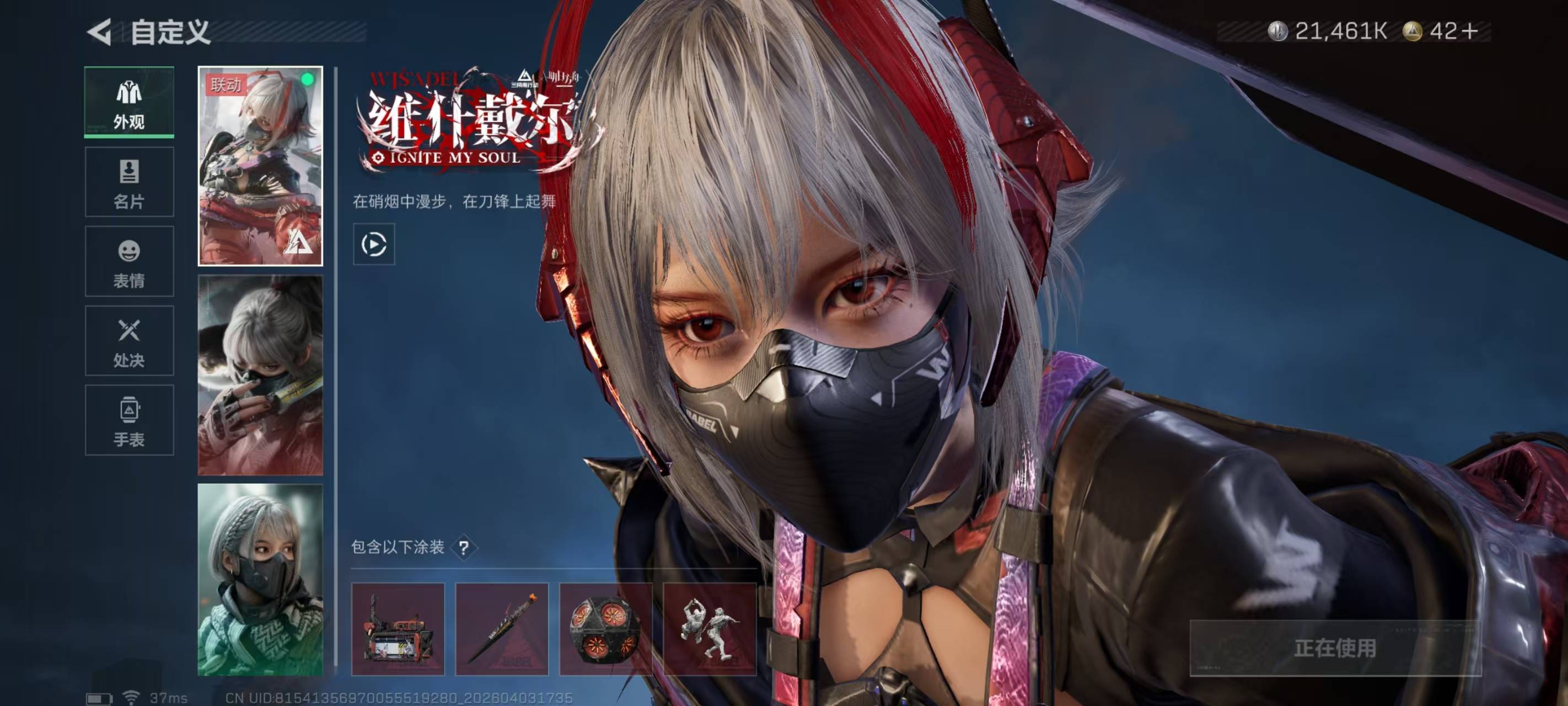View the combat knife skin item
1568x706 pixels.
[x=502, y=629]
